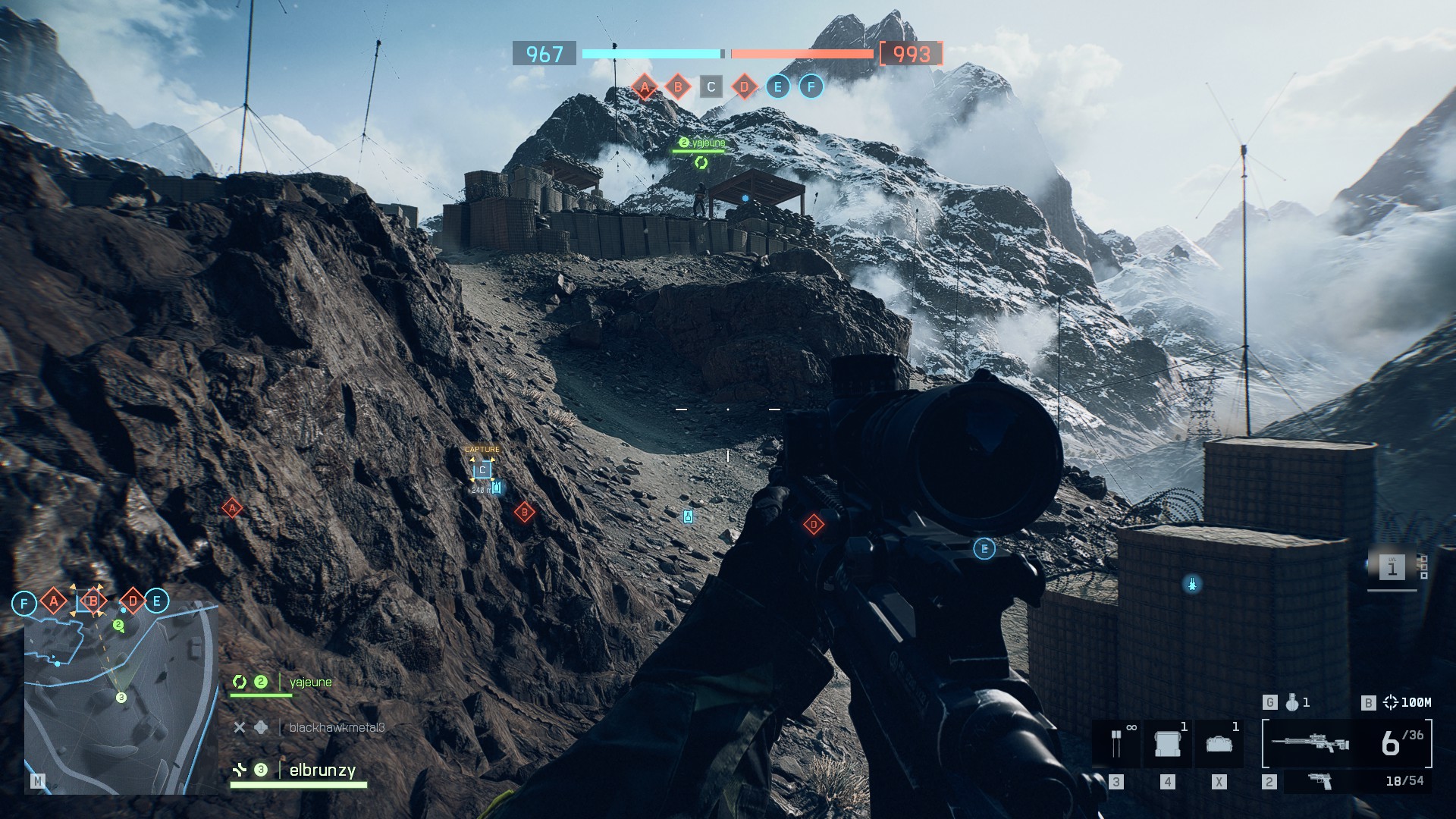Select squad member yajeune in squad list
Viewport: 1456px width, 819px height.
[310, 682]
